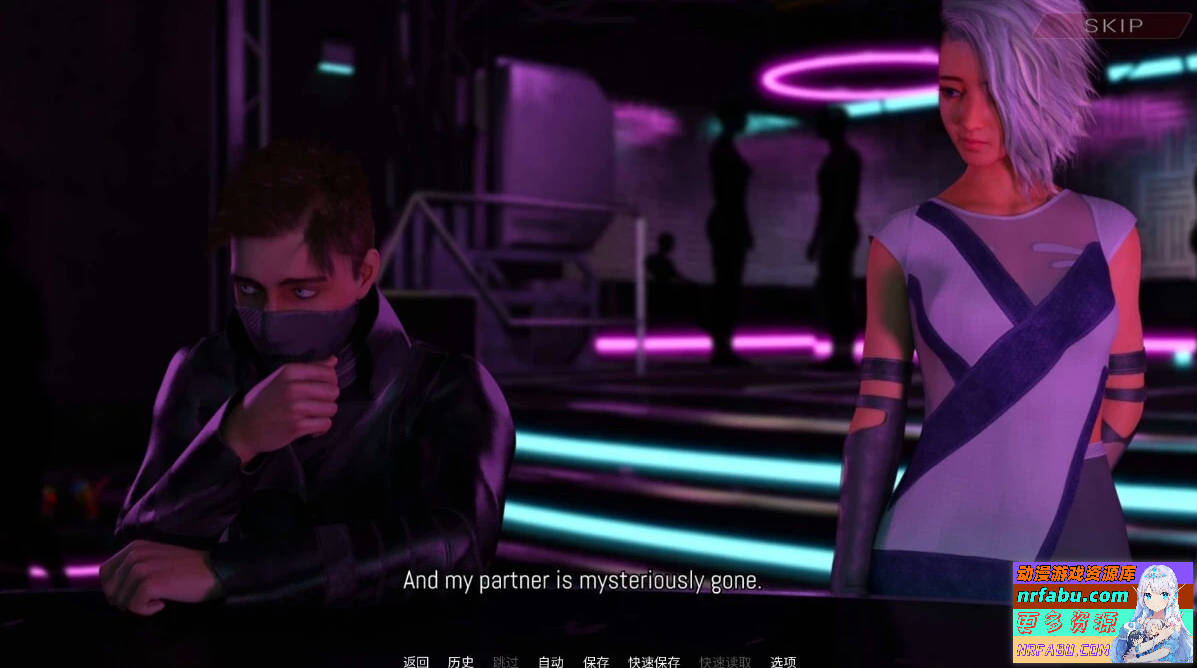The image size is (1197, 668).
Task: Enable 自动 auto-advance mode
Action: [551, 661]
